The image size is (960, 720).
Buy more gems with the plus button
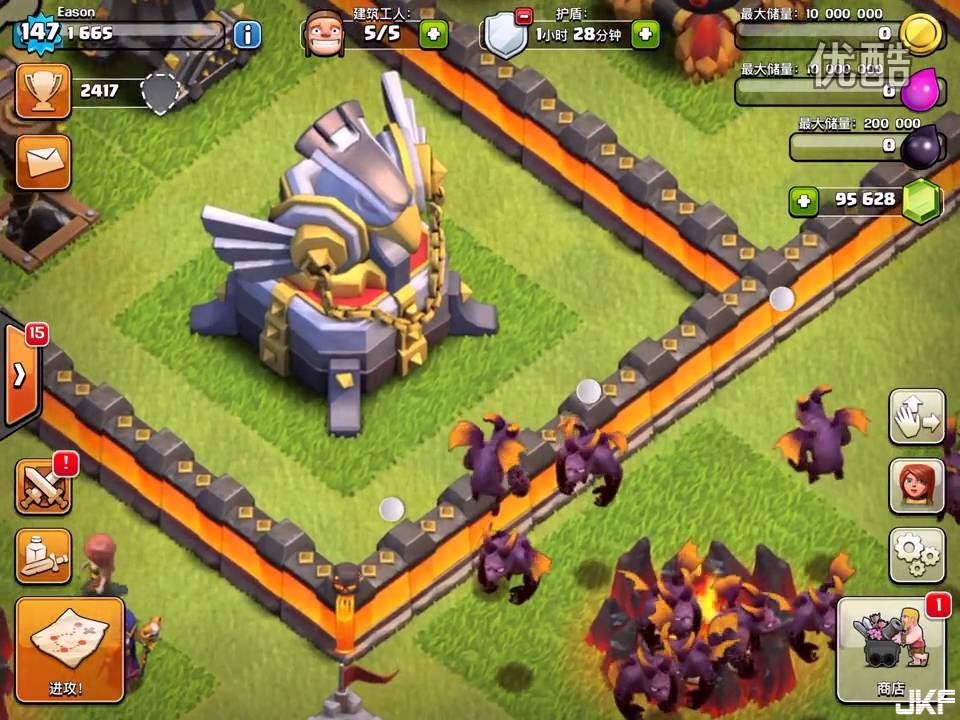tap(802, 200)
